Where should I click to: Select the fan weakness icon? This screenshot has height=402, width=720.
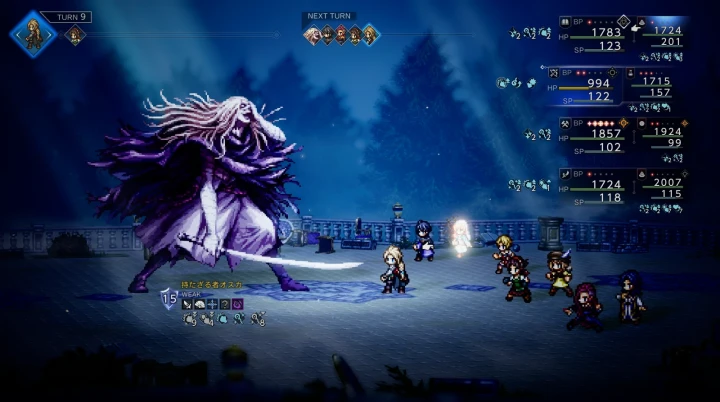click(x=200, y=304)
